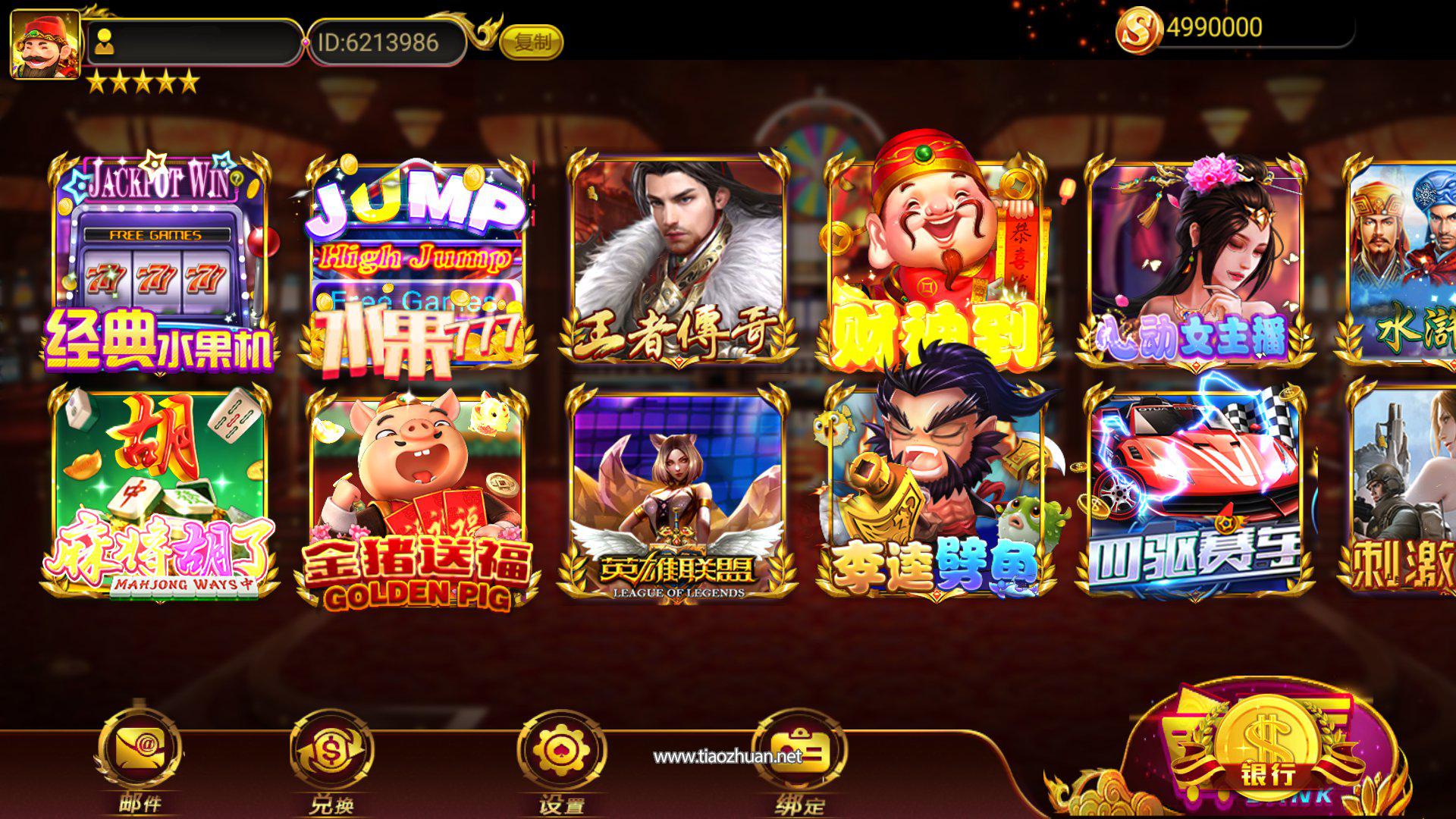Select the 刺激 soldier game tile
1456x819 pixels.
tap(1403, 493)
